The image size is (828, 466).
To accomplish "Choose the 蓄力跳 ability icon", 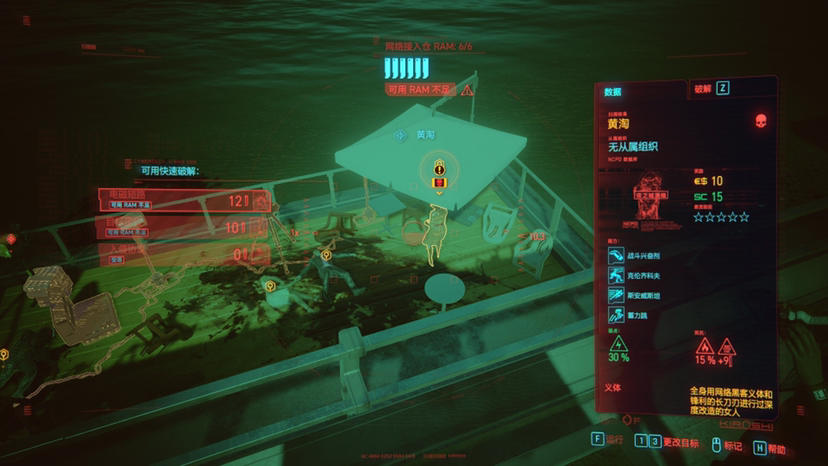I will pyautogui.click(x=615, y=314).
